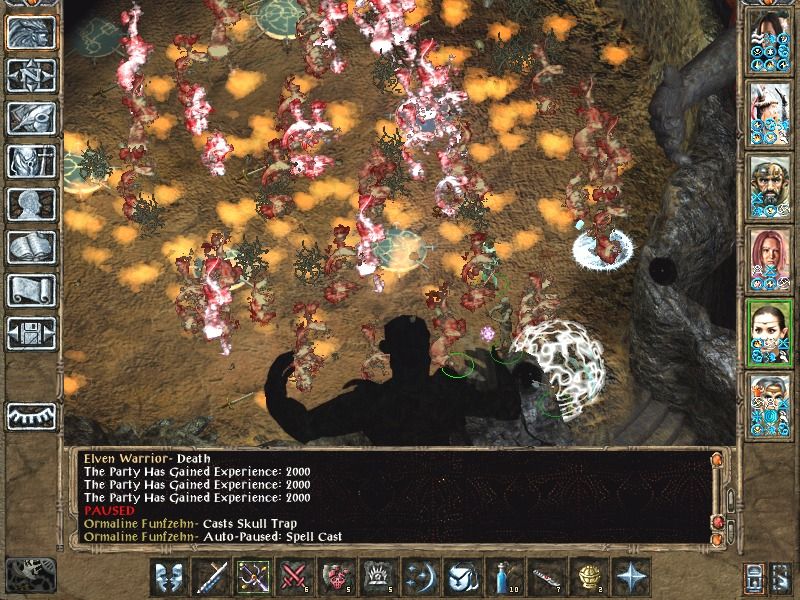This screenshot has width=800, height=600.
Task: Open the mage spellbook (open book icon)
Action: tap(30, 247)
